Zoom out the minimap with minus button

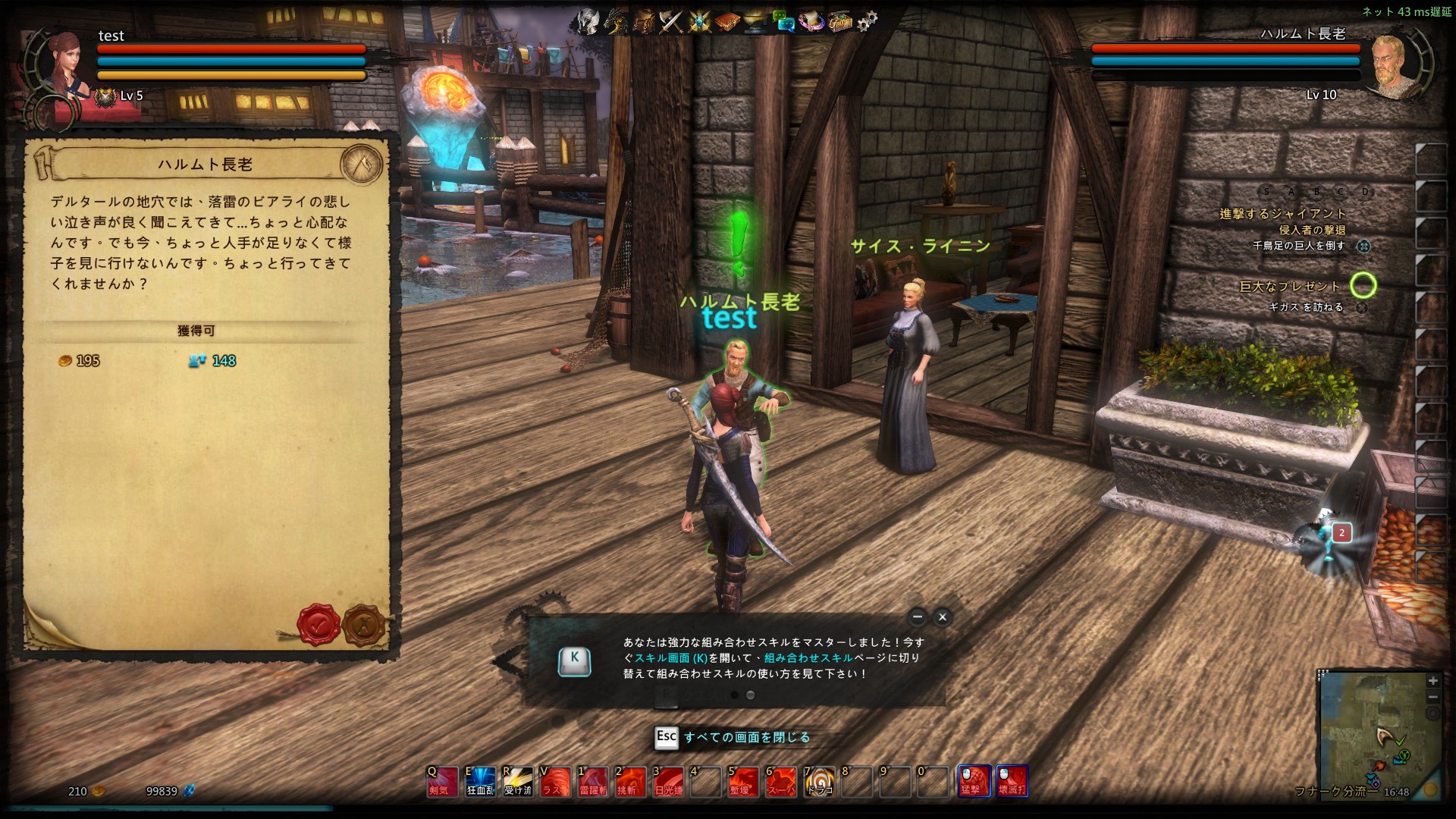(1432, 697)
